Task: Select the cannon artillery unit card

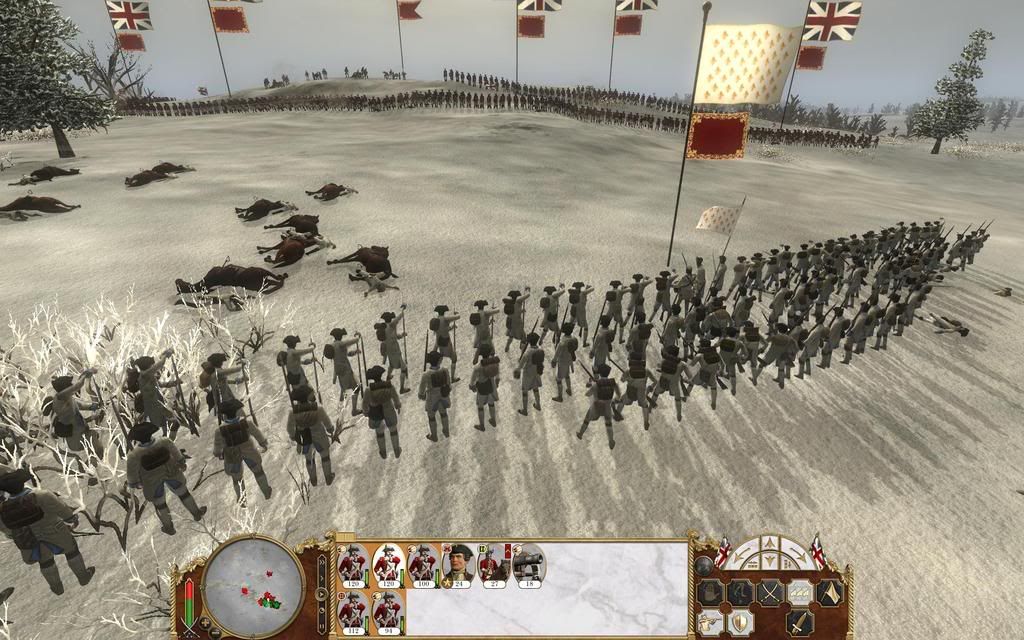Action: point(528,564)
